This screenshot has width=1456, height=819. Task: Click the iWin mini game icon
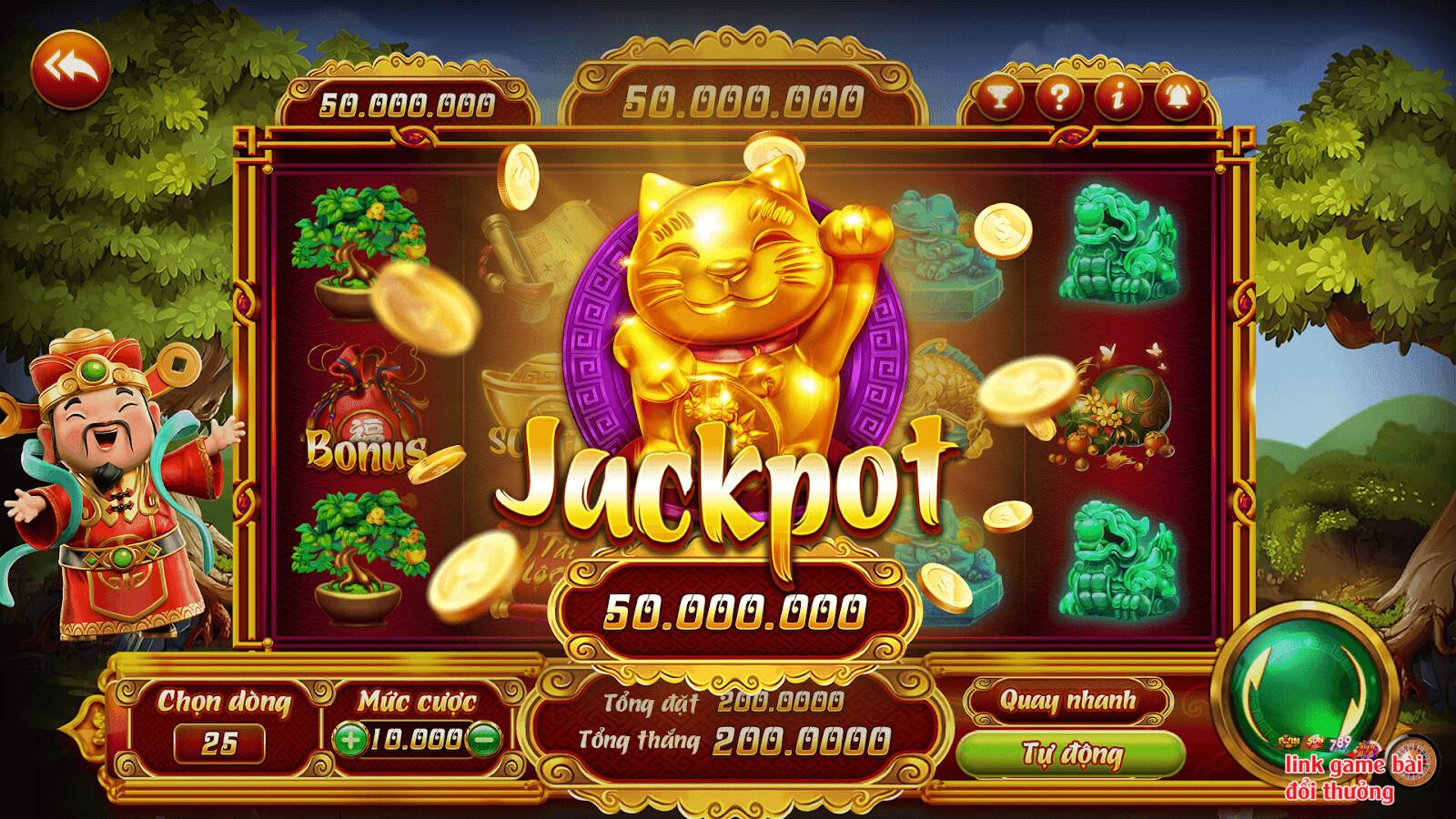(x=1289, y=743)
